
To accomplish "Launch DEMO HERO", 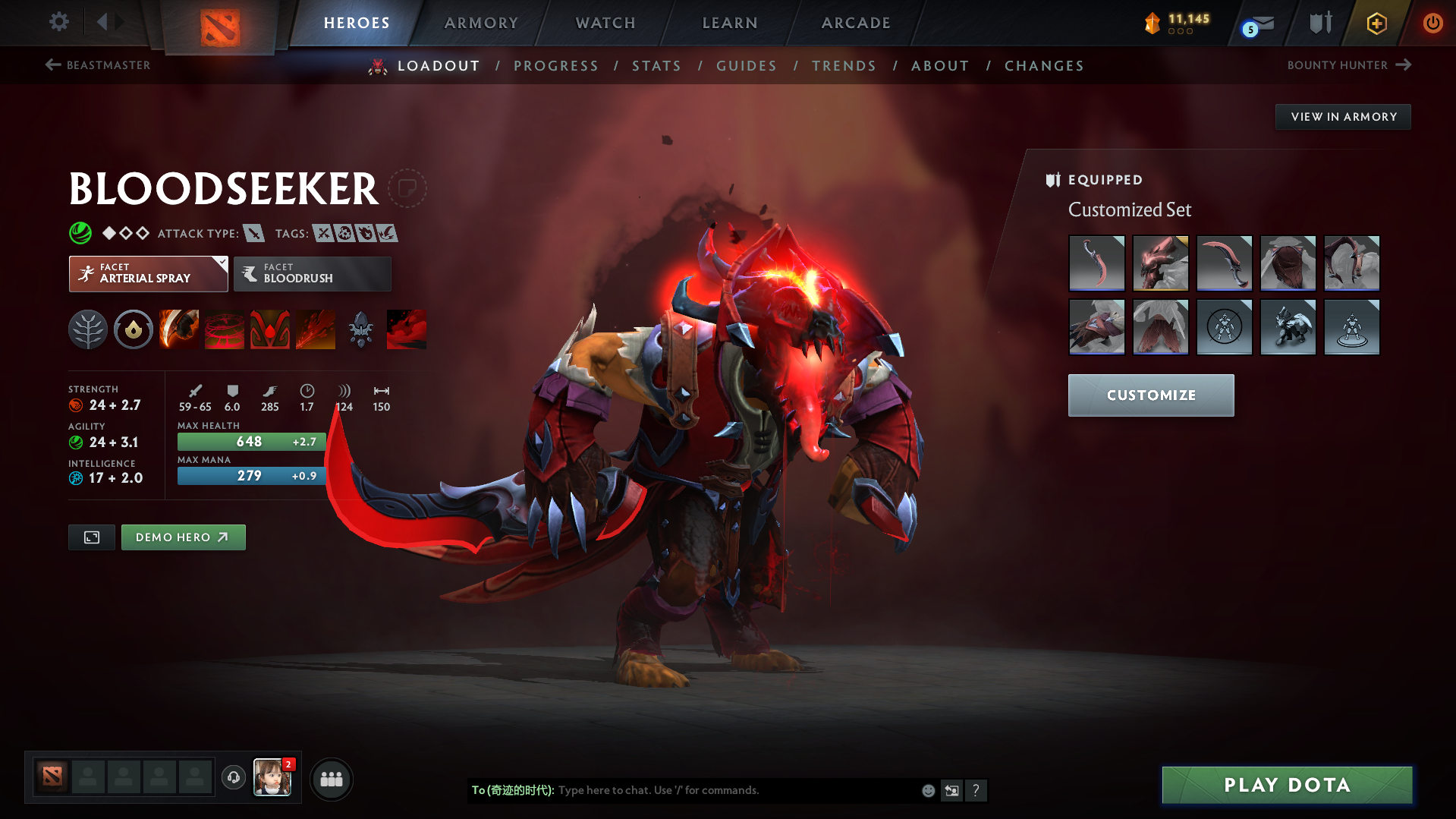I will [x=183, y=537].
